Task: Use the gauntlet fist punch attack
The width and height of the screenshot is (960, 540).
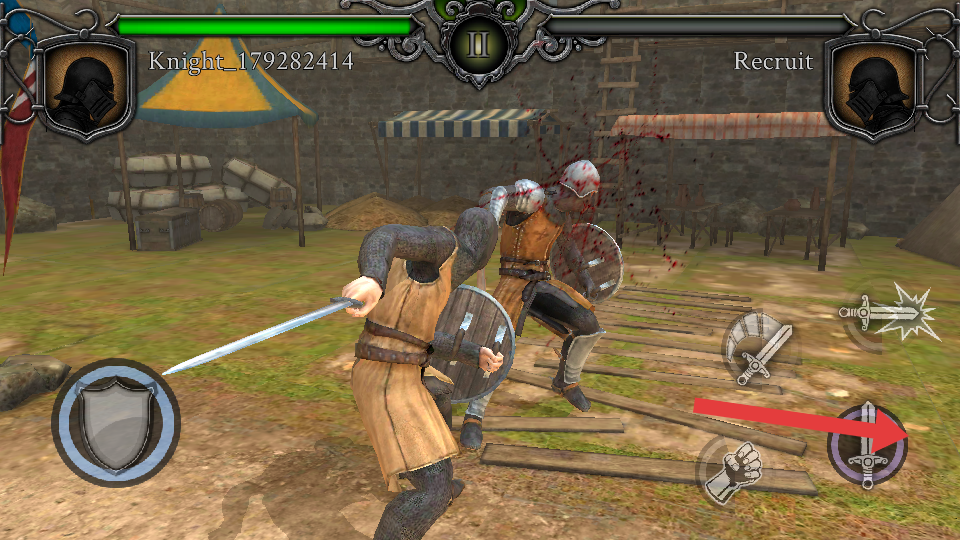Action: (732, 470)
